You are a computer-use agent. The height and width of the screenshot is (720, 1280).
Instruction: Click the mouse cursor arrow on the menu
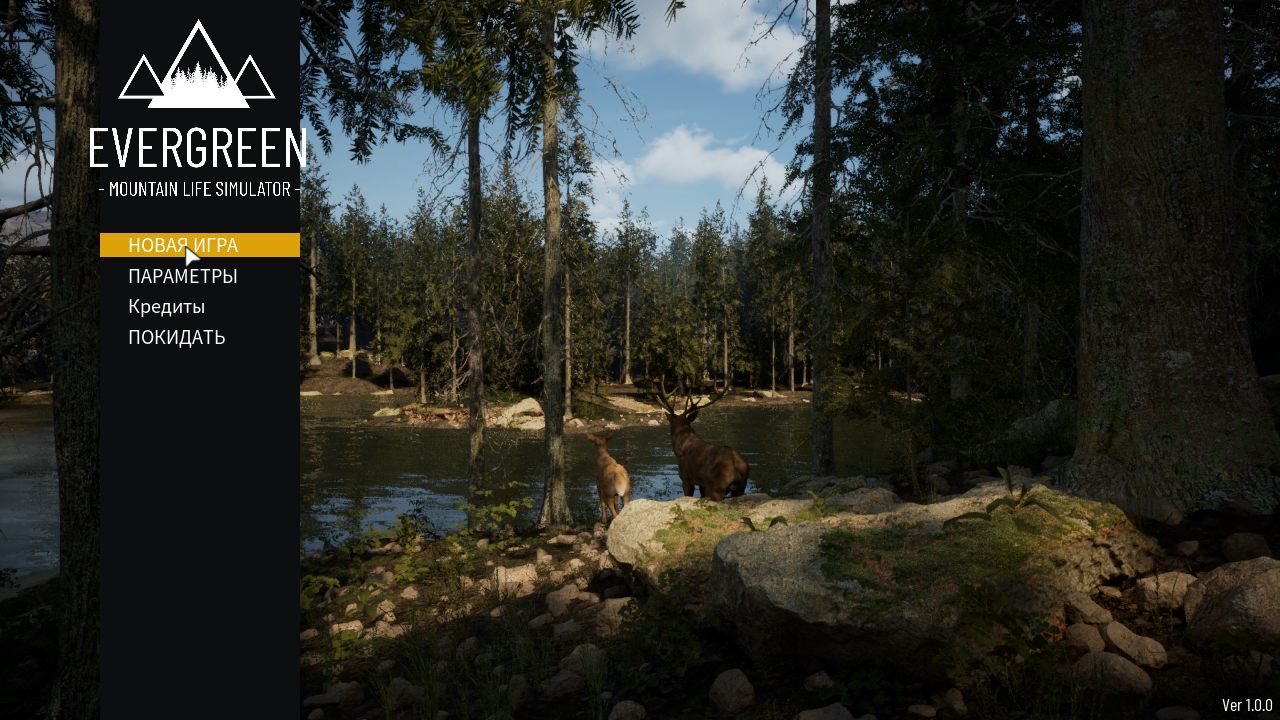(190, 256)
